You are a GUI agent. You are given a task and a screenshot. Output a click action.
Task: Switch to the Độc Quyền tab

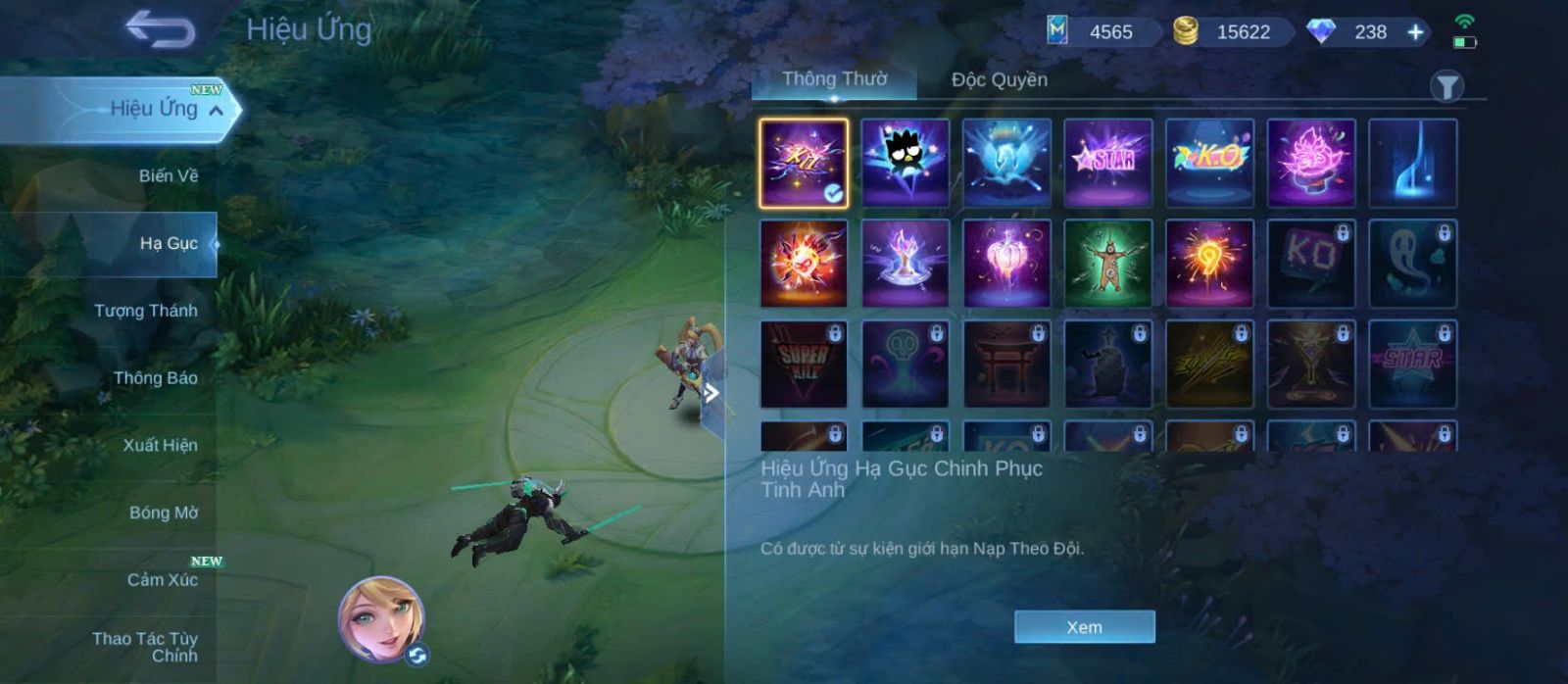[999, 80]
